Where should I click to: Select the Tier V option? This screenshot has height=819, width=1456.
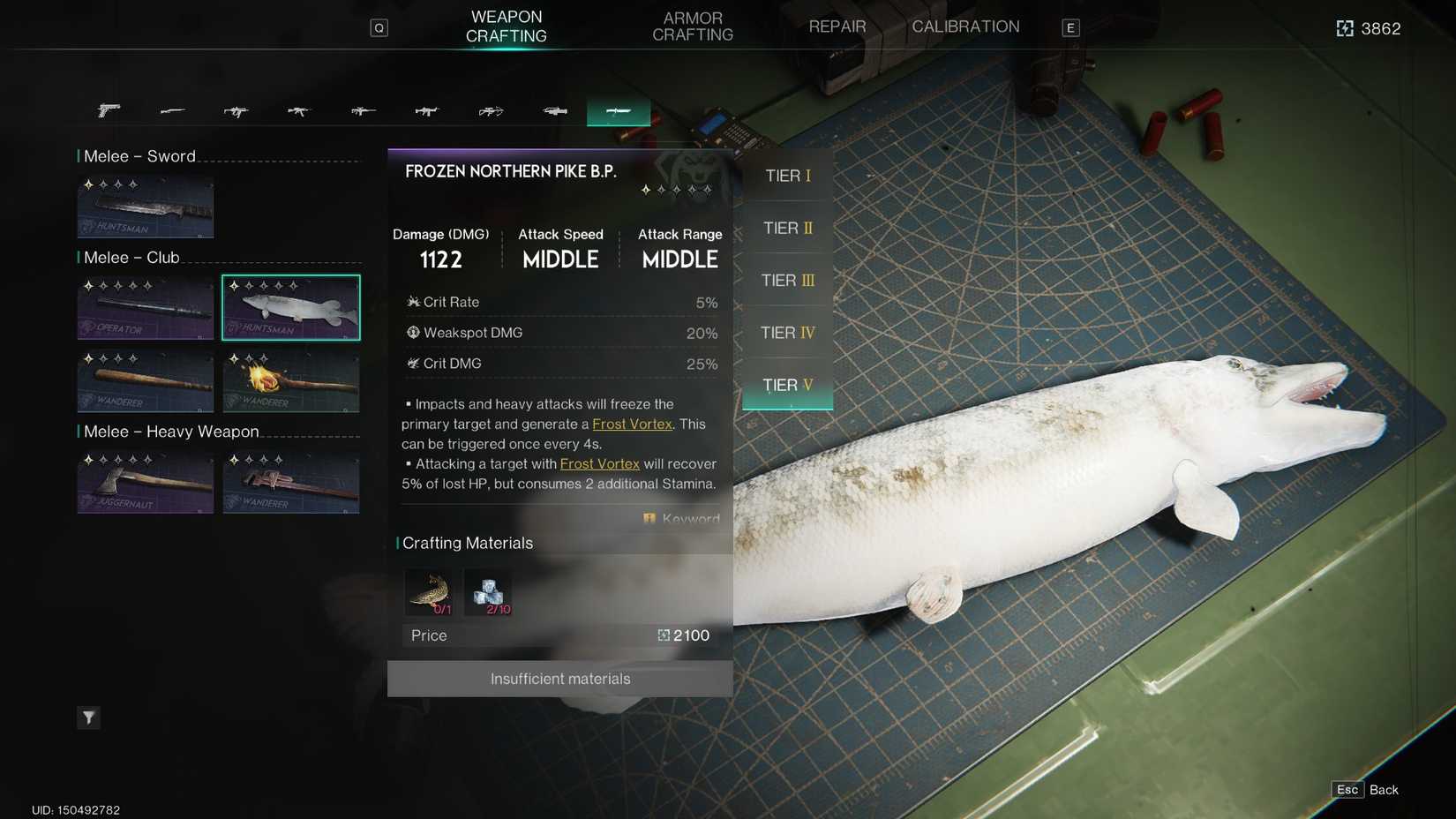tap(786, 385)
